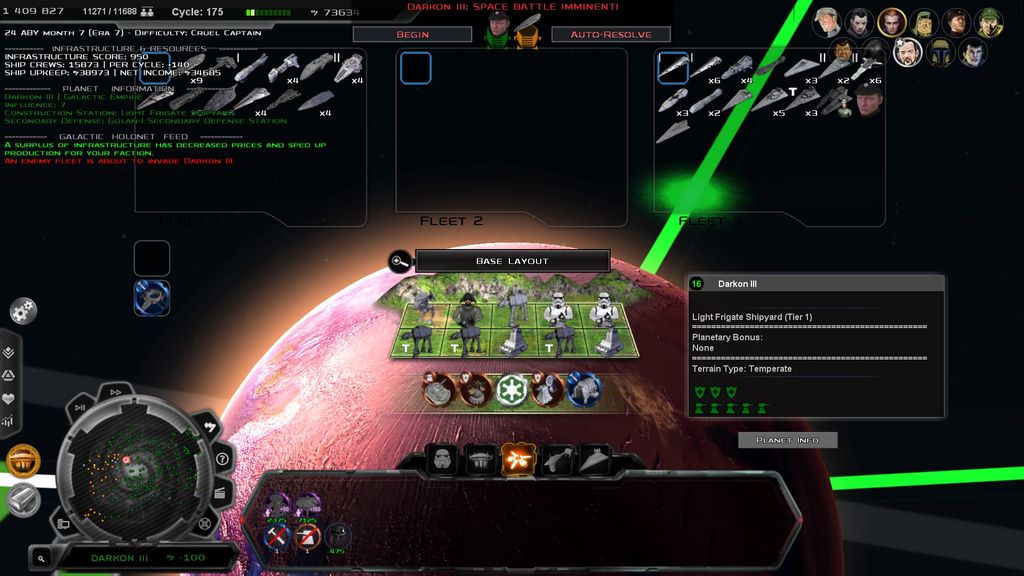Open the bar chart statistics icon
The width and height of the screenshot is (1024, 576).
tap(9, 421)
